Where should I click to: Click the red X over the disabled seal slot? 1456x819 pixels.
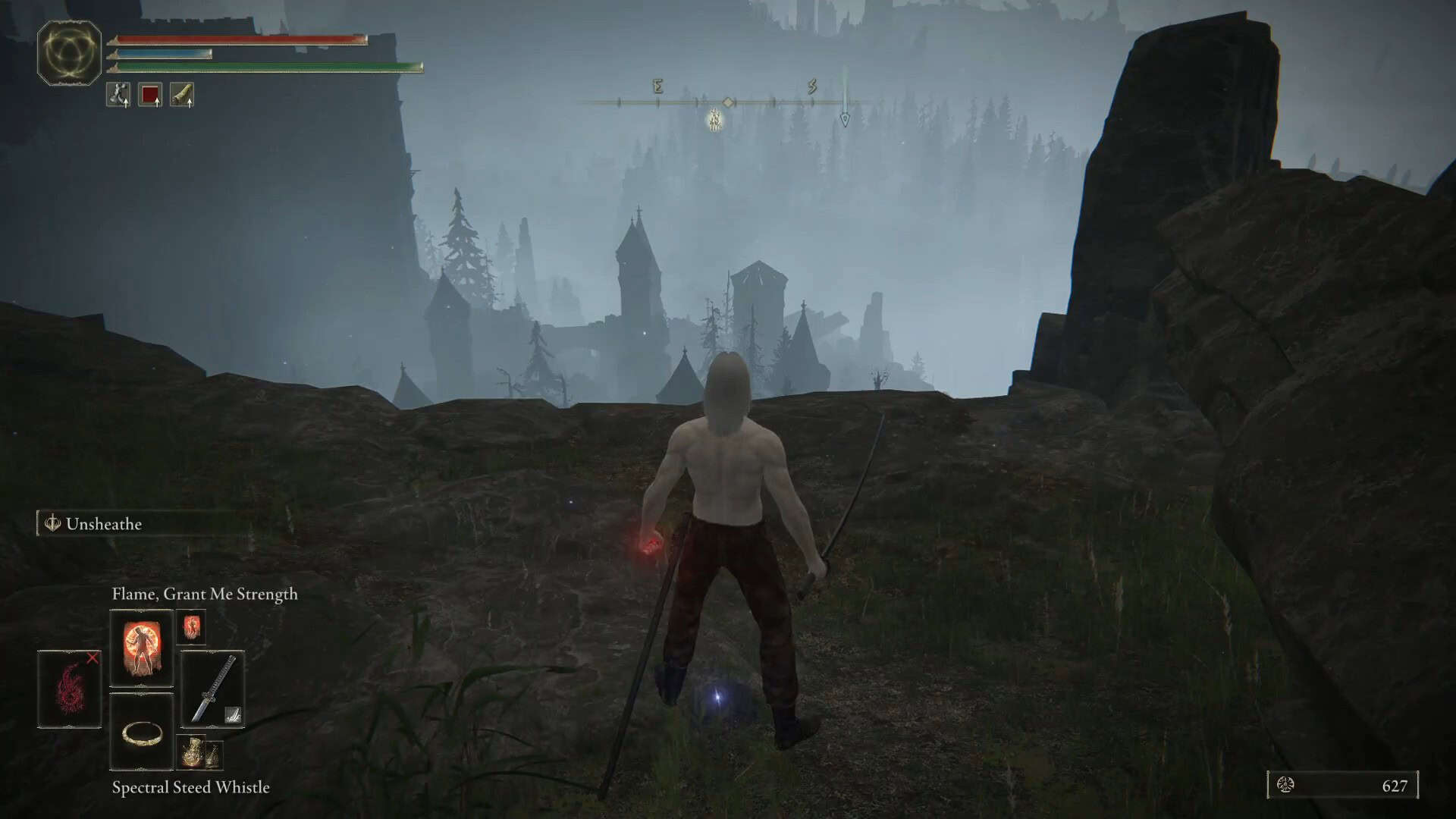click(x=93, y=660)
